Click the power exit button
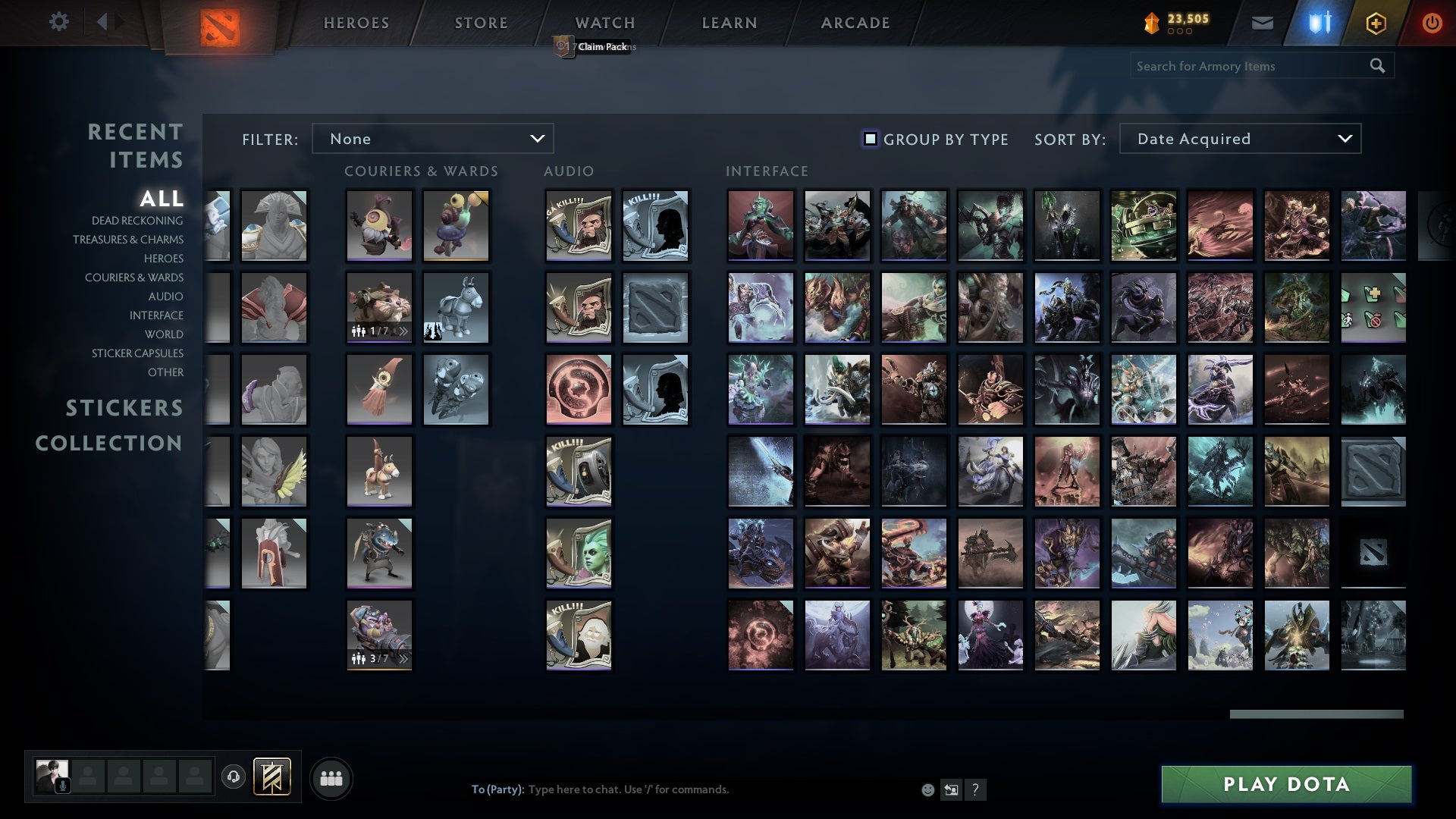Image resolution: width=1456 pixels, height=819 pixels. pyautogui.click(x=1432, y=23)
